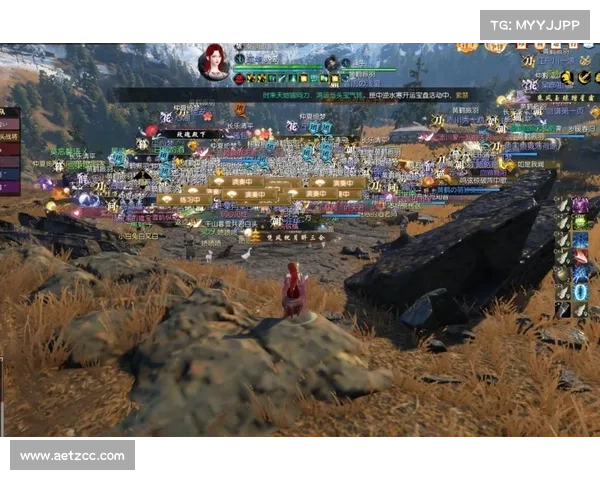Screen dimensions: 600x480
Task: Activate the red skill icon
Action: [x=580, y=257]
